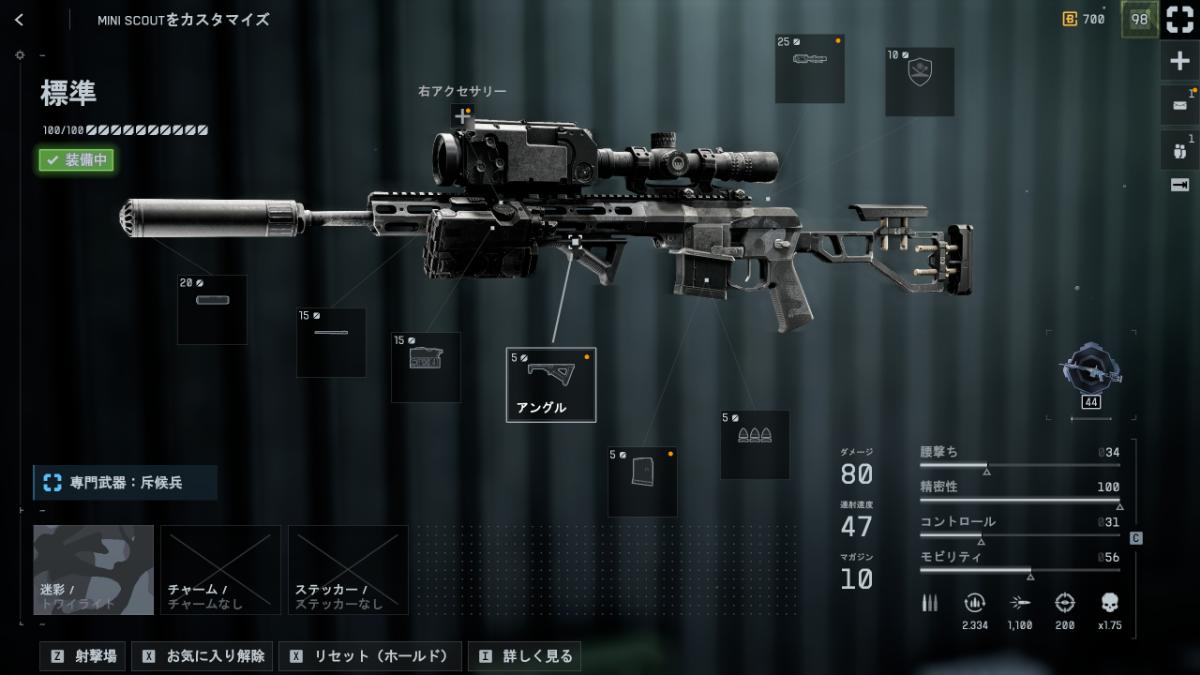Add a right accessory (右アクセサリー)
The height and width of the screenshot is (675, 1200).
point(462,117)
